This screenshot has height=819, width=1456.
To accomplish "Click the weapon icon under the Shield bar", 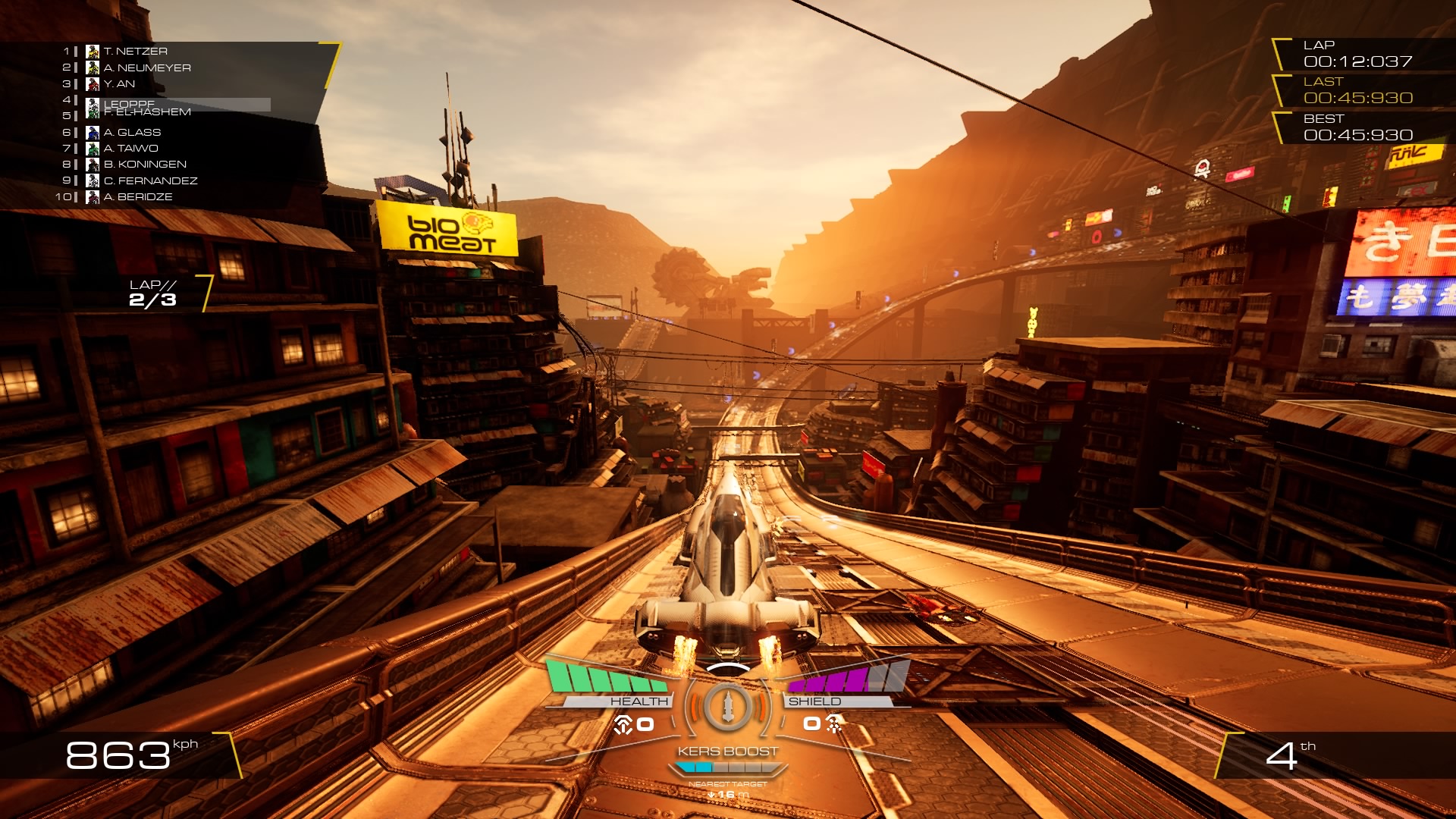I will tap(833, 724).
